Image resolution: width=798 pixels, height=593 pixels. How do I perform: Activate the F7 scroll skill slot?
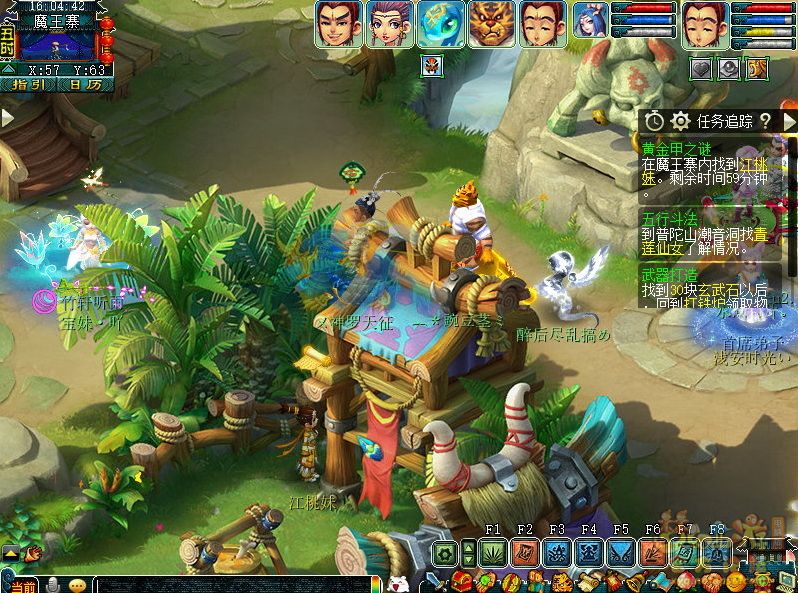tap(685, 552)
